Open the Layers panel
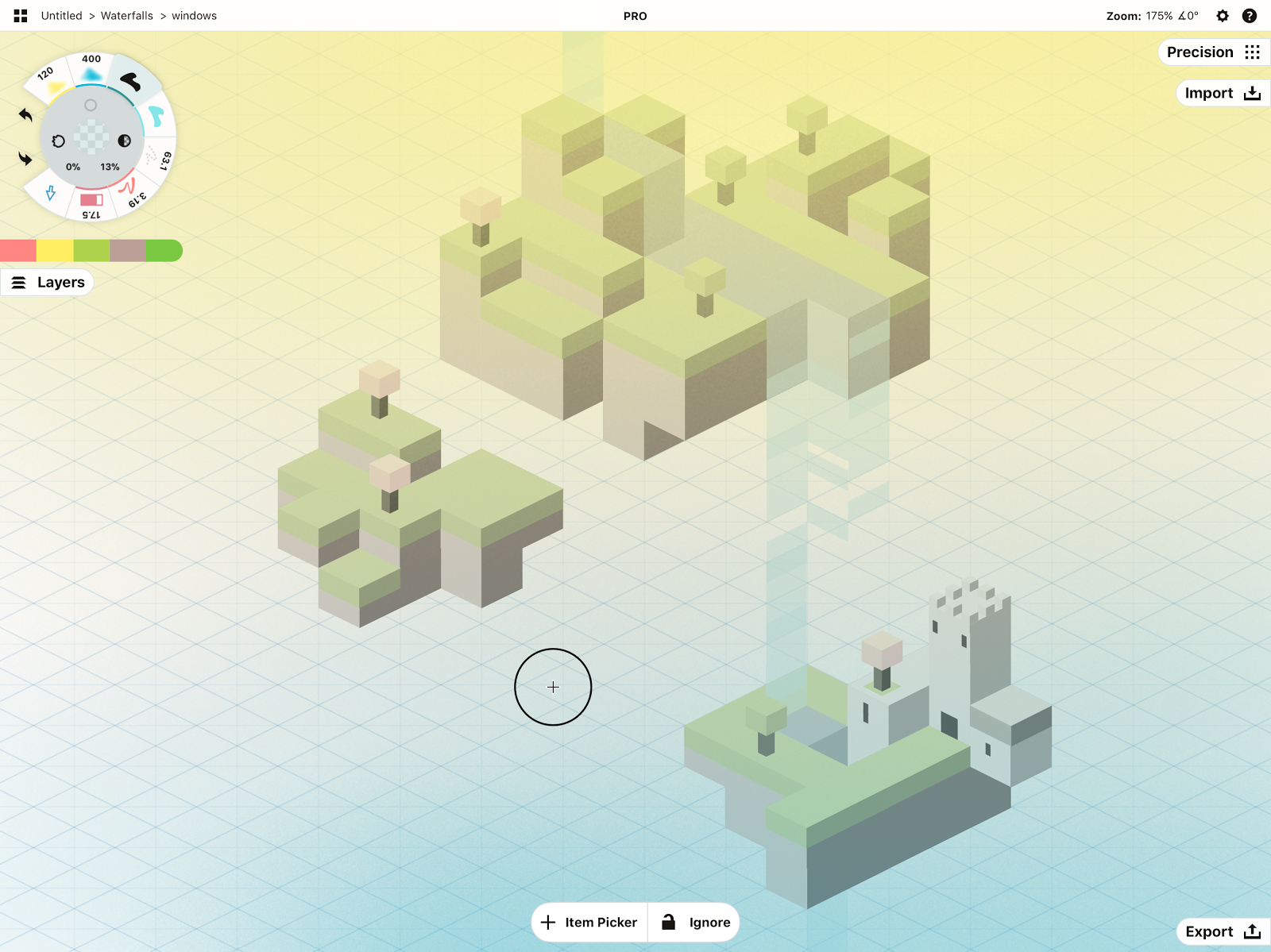Viewport: 1271px width, 952px height. 48,283
